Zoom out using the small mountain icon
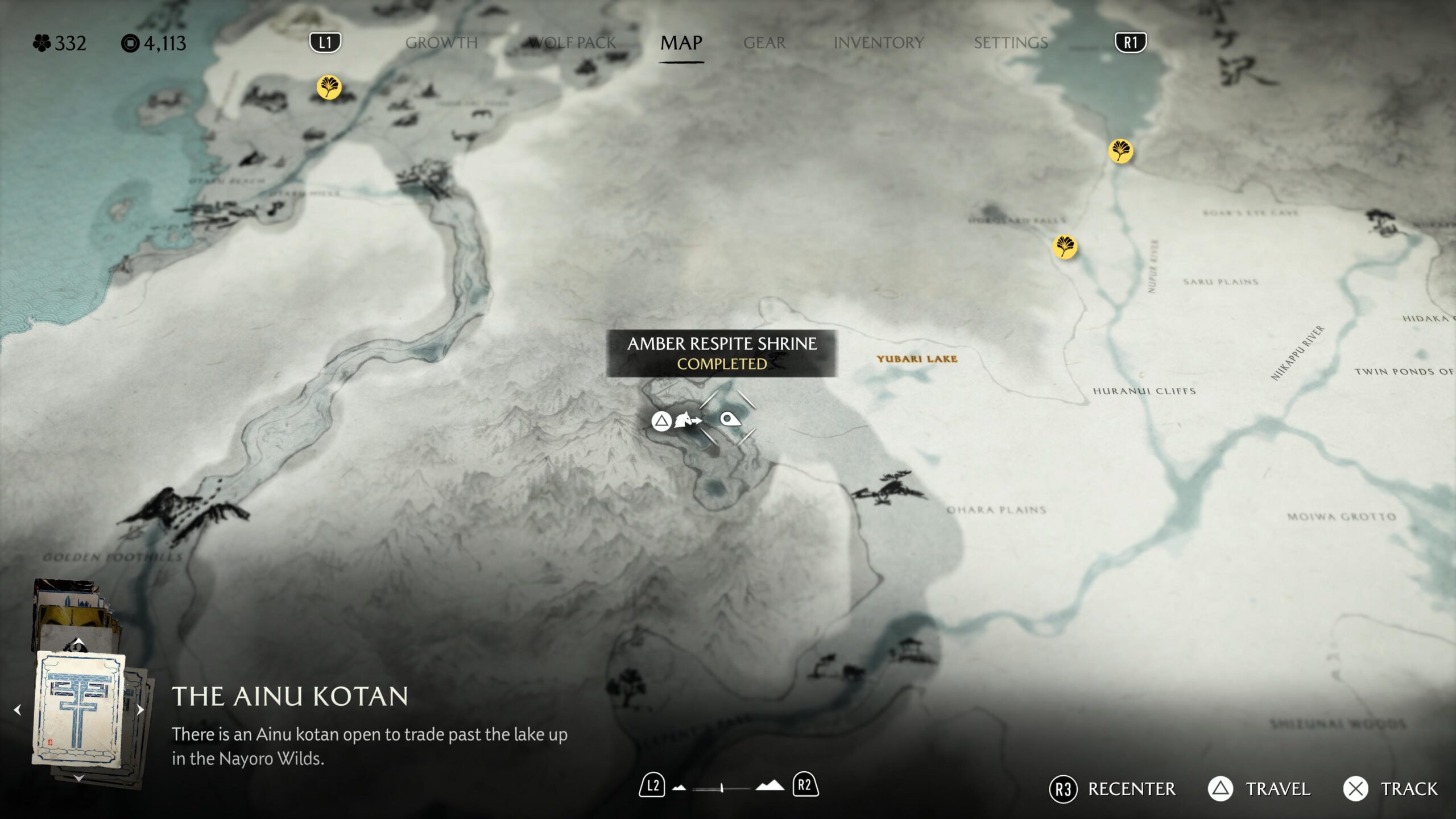Screen dimensions: 1456x819 (x=679, y=788)
